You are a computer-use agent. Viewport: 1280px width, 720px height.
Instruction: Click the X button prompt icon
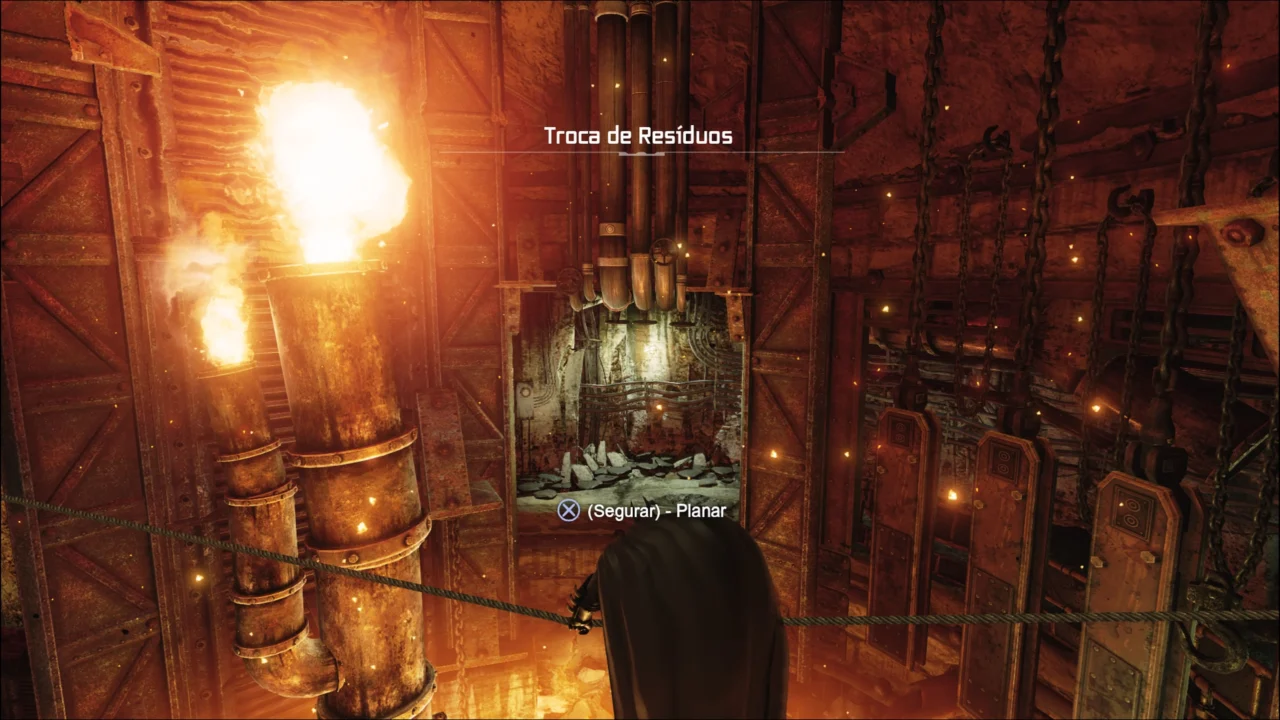click(569, 510)
